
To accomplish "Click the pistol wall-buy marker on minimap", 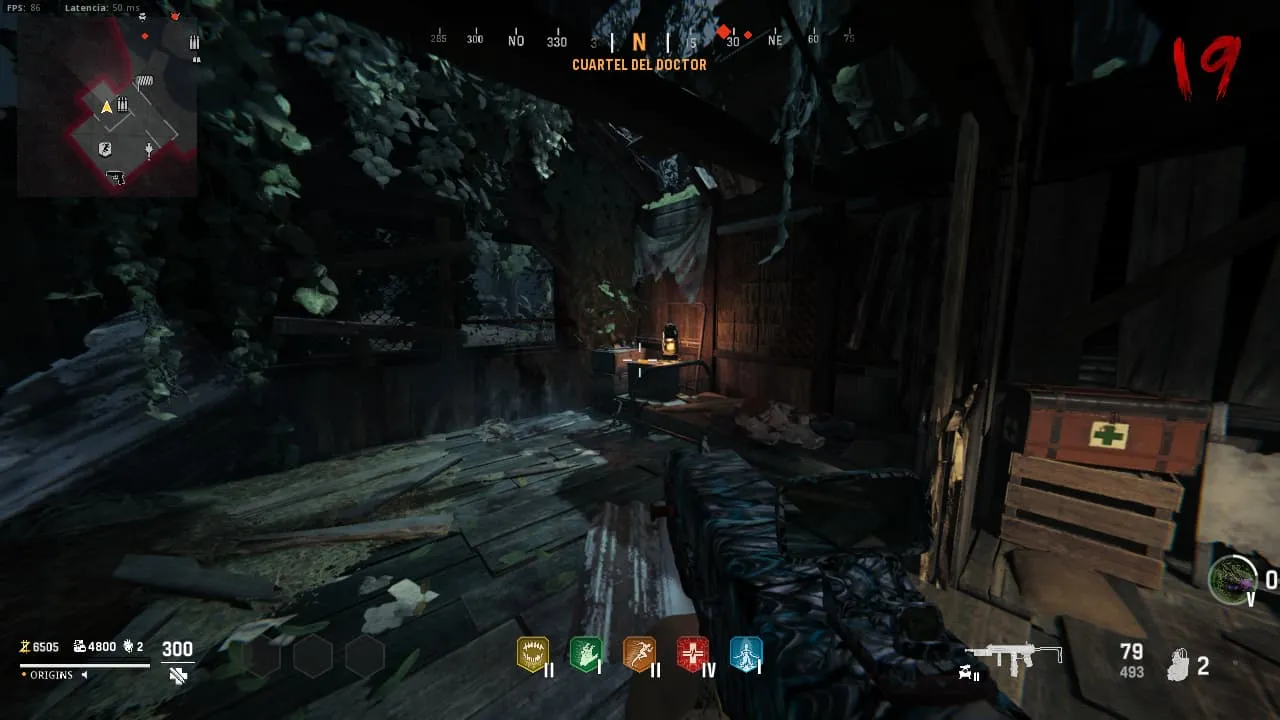I will click(116, 177).
